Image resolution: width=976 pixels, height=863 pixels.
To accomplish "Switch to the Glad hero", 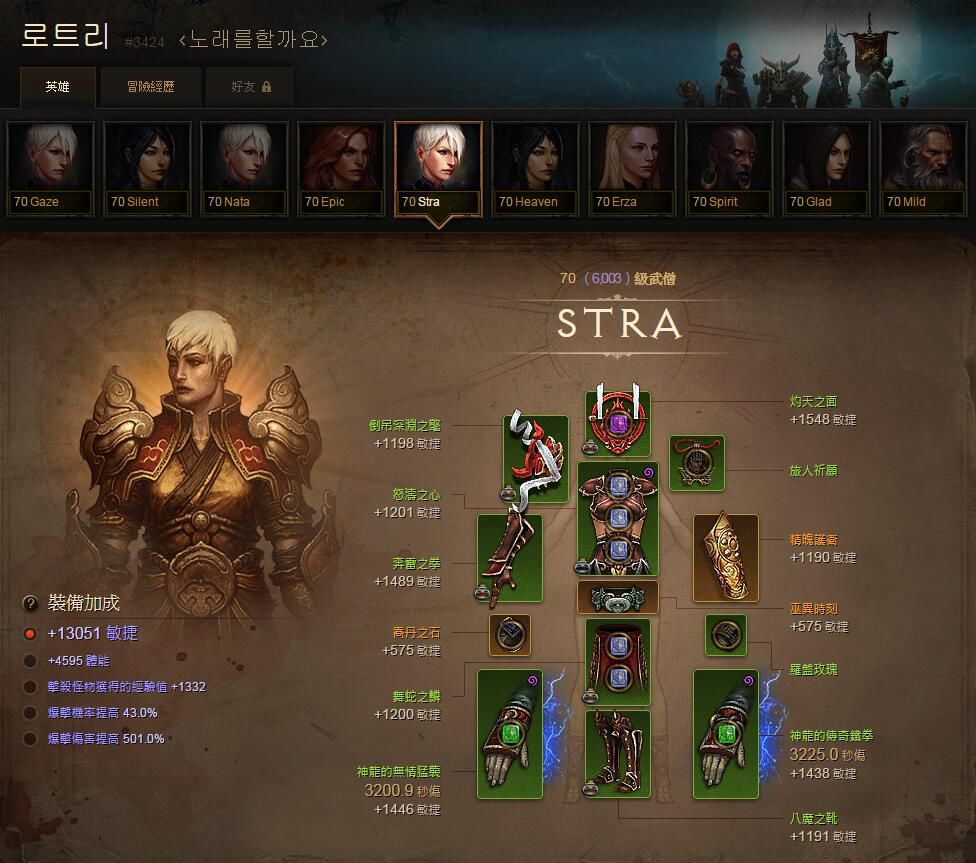I will coord(827,168).
